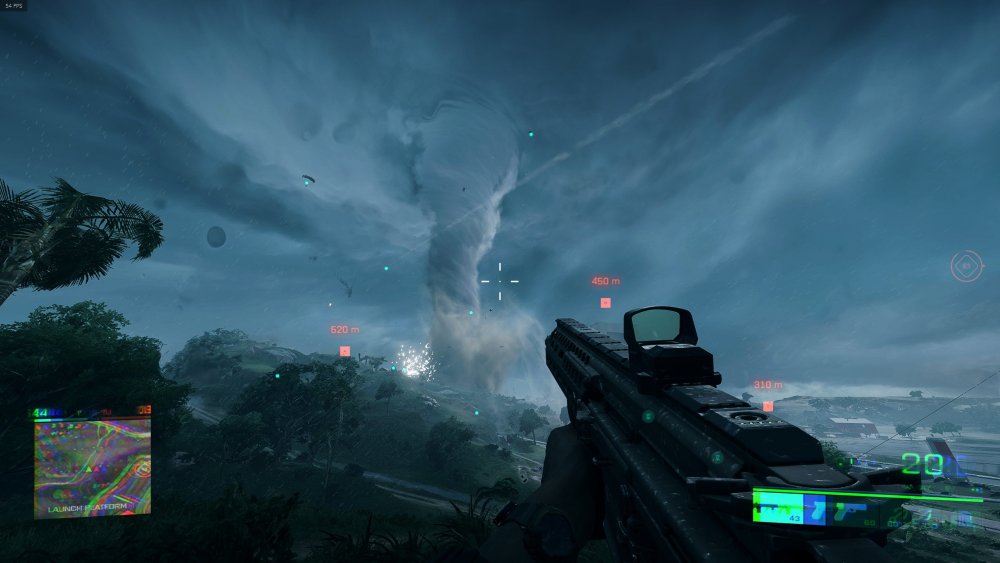Open the Launch Platform minimap
1000x563 pixels.
[x=92, y=466]
